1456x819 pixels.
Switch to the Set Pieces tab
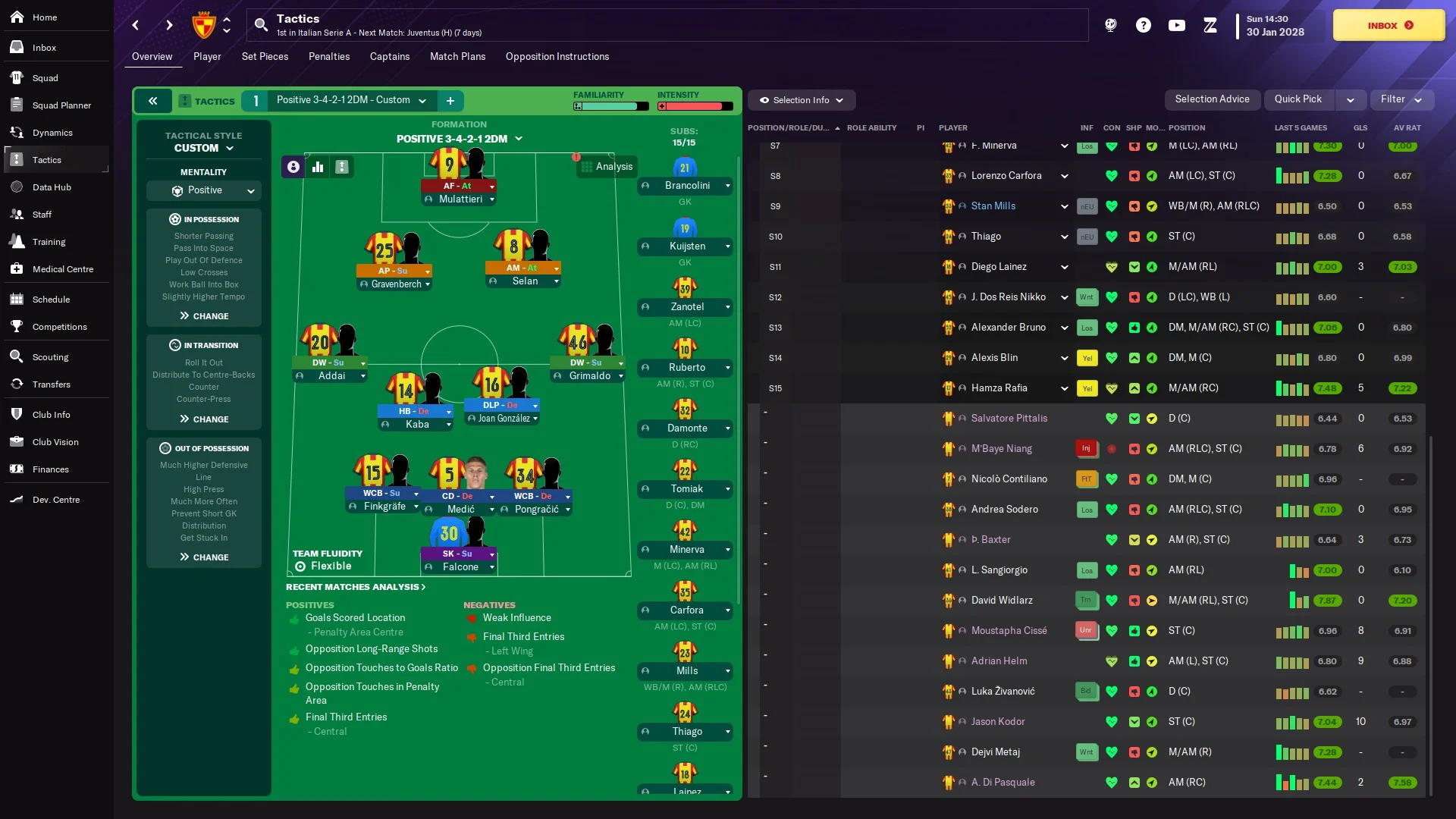coord(265,57)
